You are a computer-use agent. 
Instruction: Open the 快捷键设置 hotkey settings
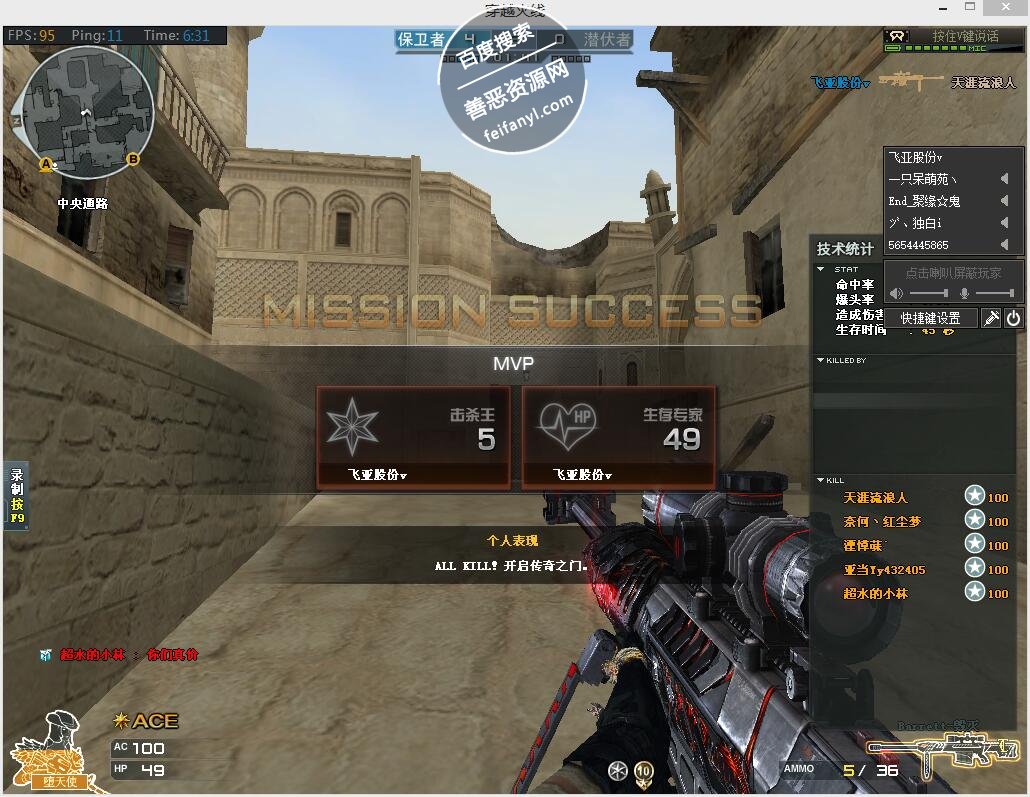(930, 318)
